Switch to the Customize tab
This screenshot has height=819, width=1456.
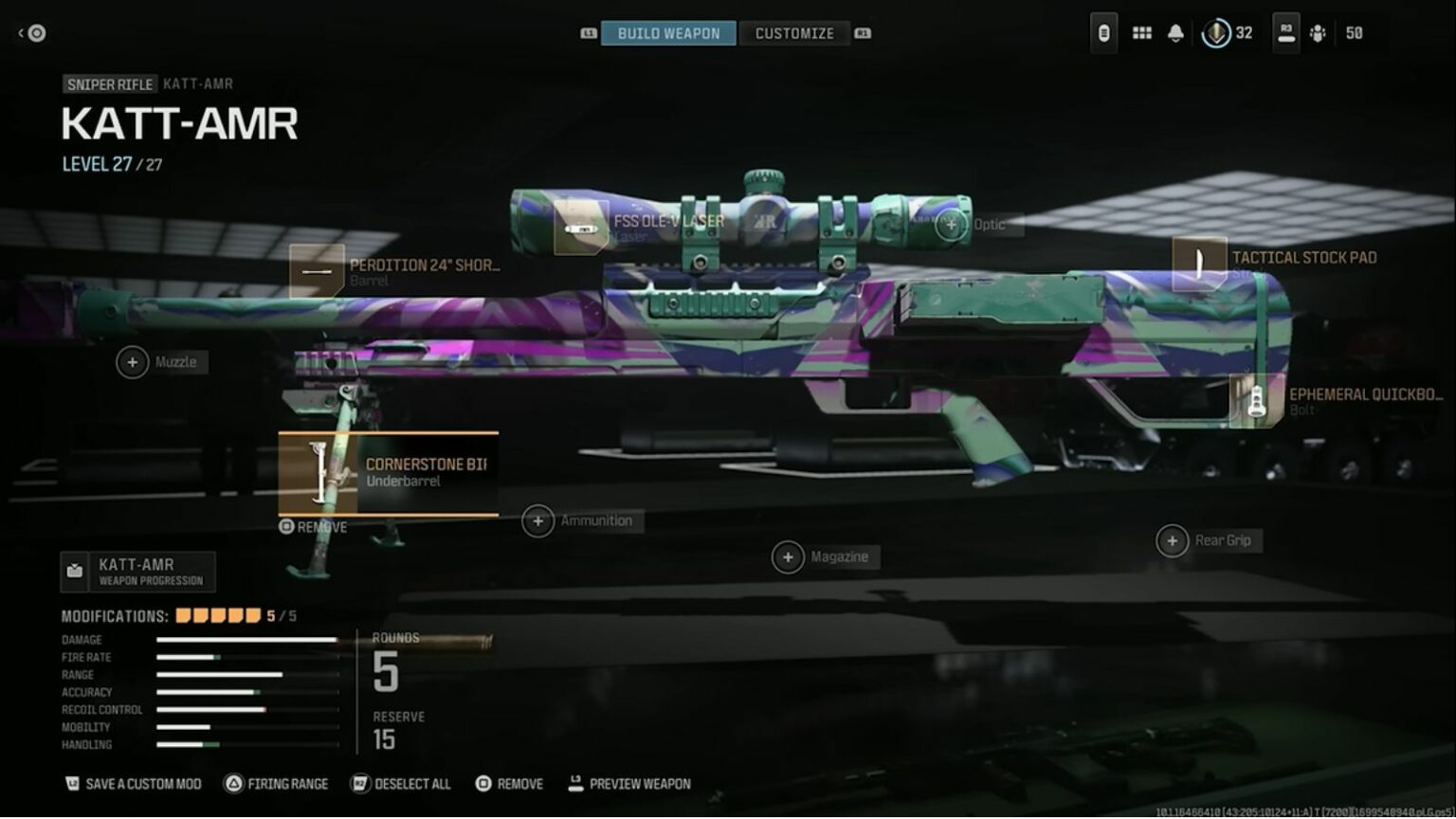tap(795, 33)
